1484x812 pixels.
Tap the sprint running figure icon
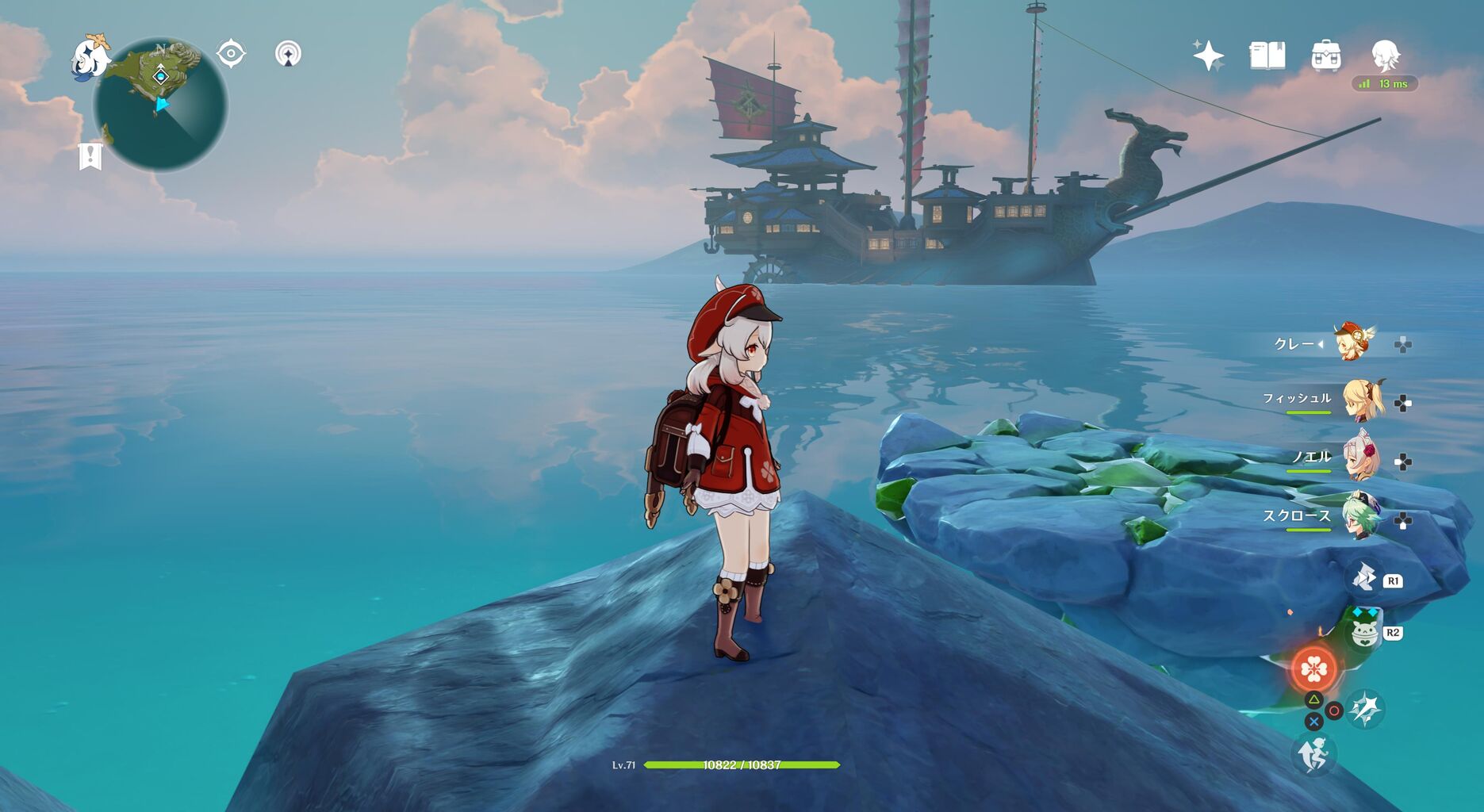(1313, 754)
